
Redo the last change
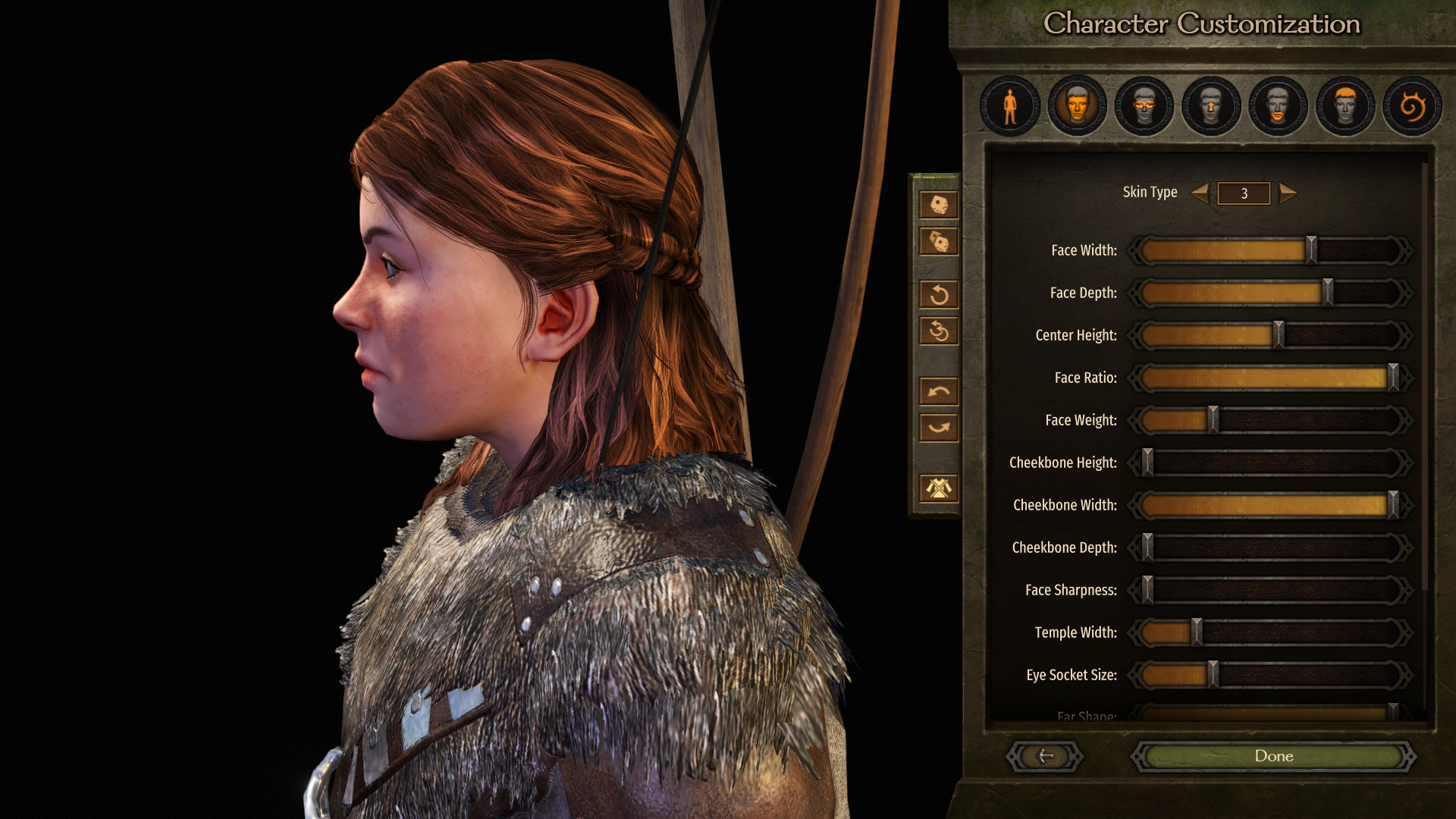tap(939, 428)
